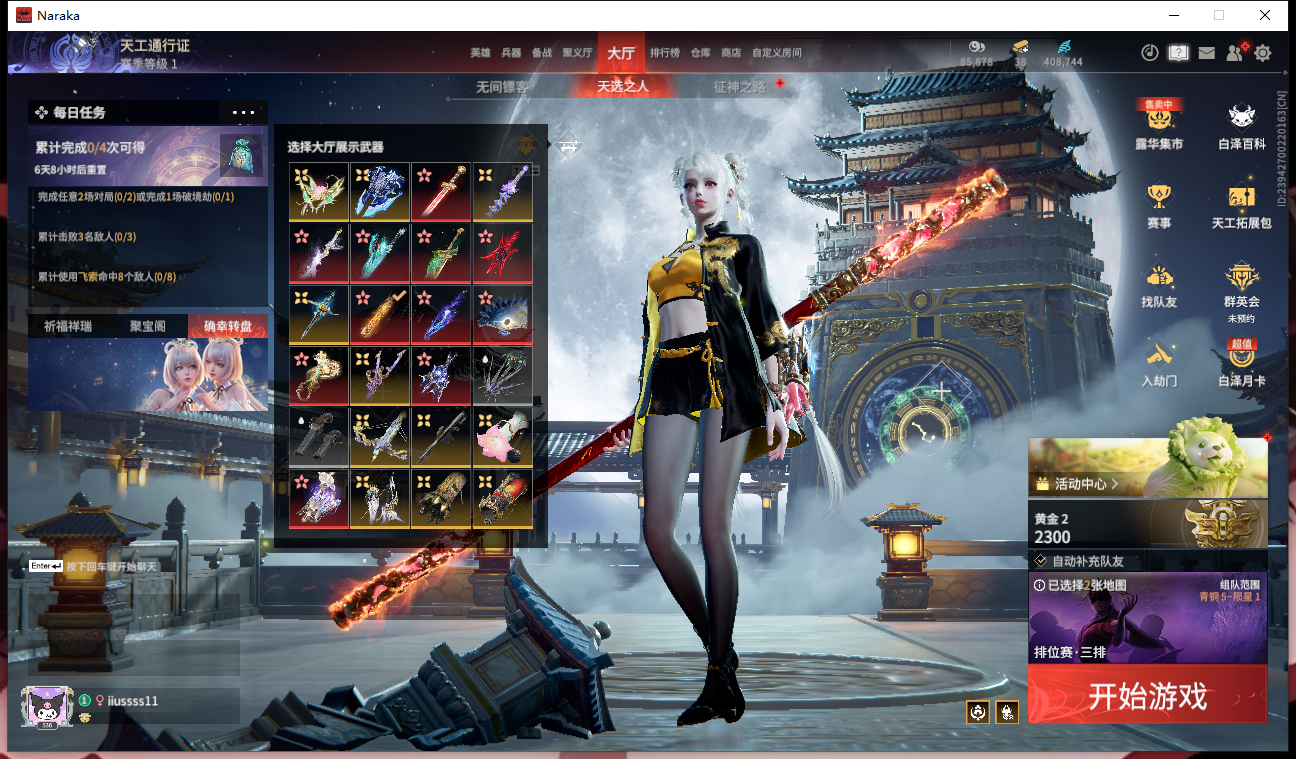Start the match with 开始游戏

1147,695
